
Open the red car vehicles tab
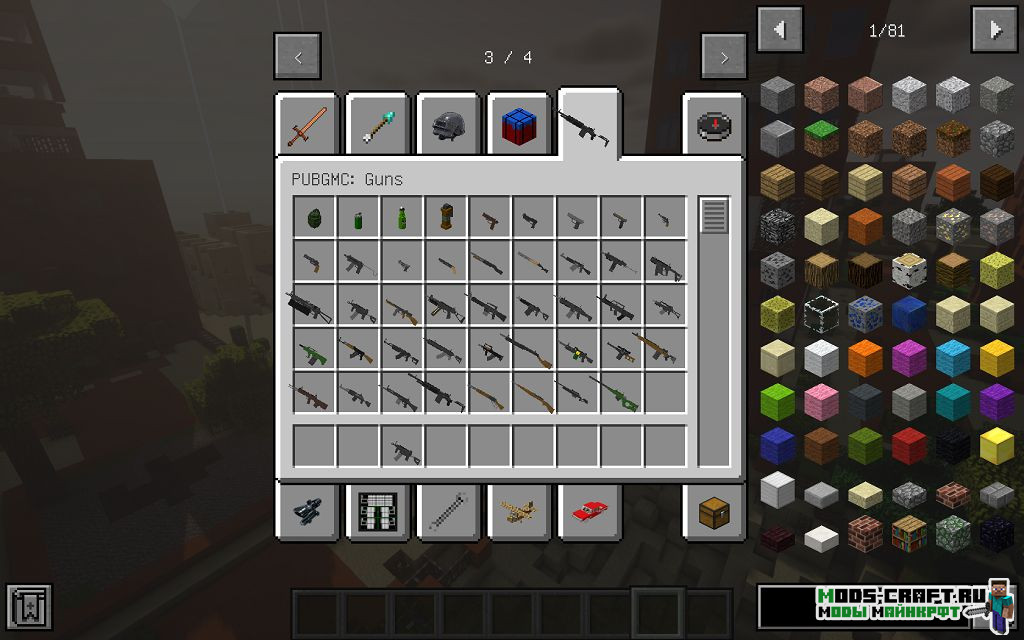589,511
